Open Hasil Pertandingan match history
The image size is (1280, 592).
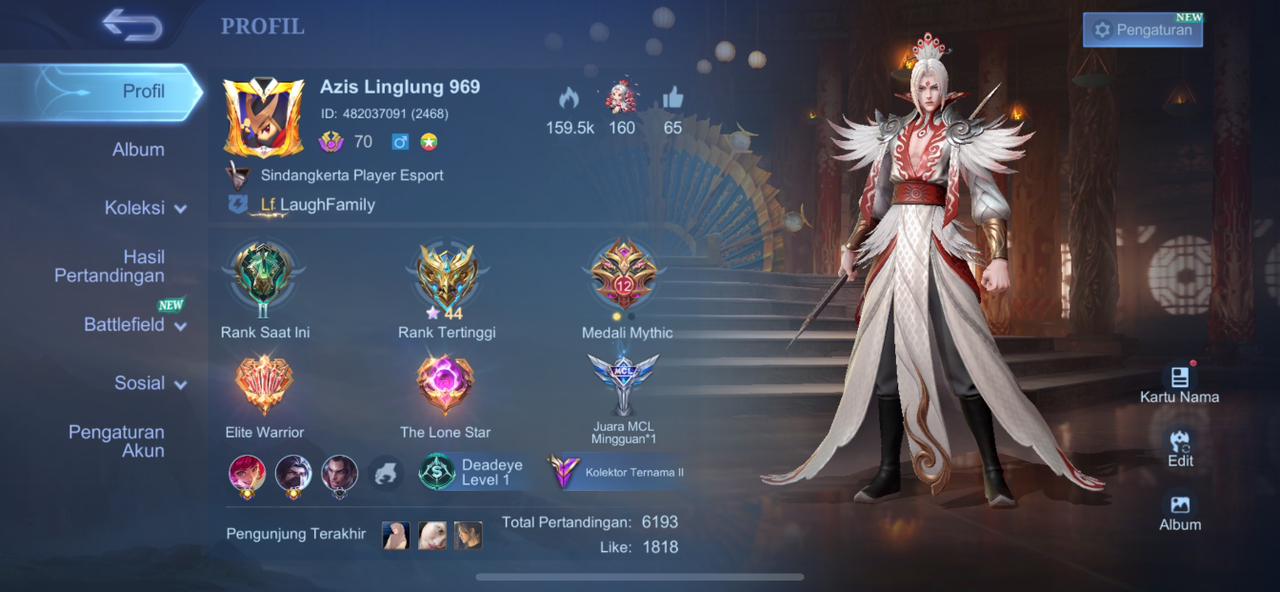pyautogui.click(x=110, y=266)
